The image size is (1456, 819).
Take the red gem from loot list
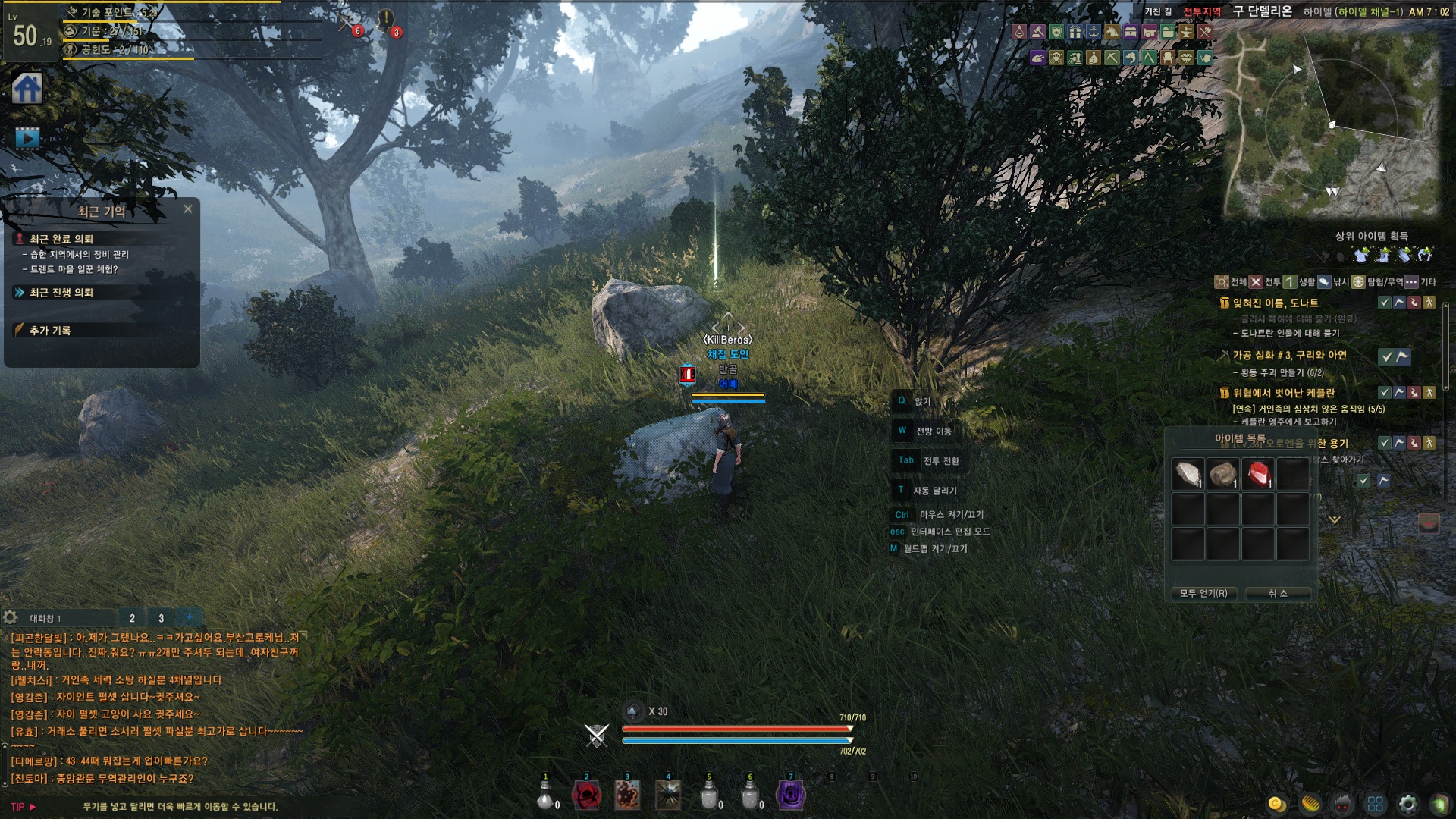point(1258,475)
